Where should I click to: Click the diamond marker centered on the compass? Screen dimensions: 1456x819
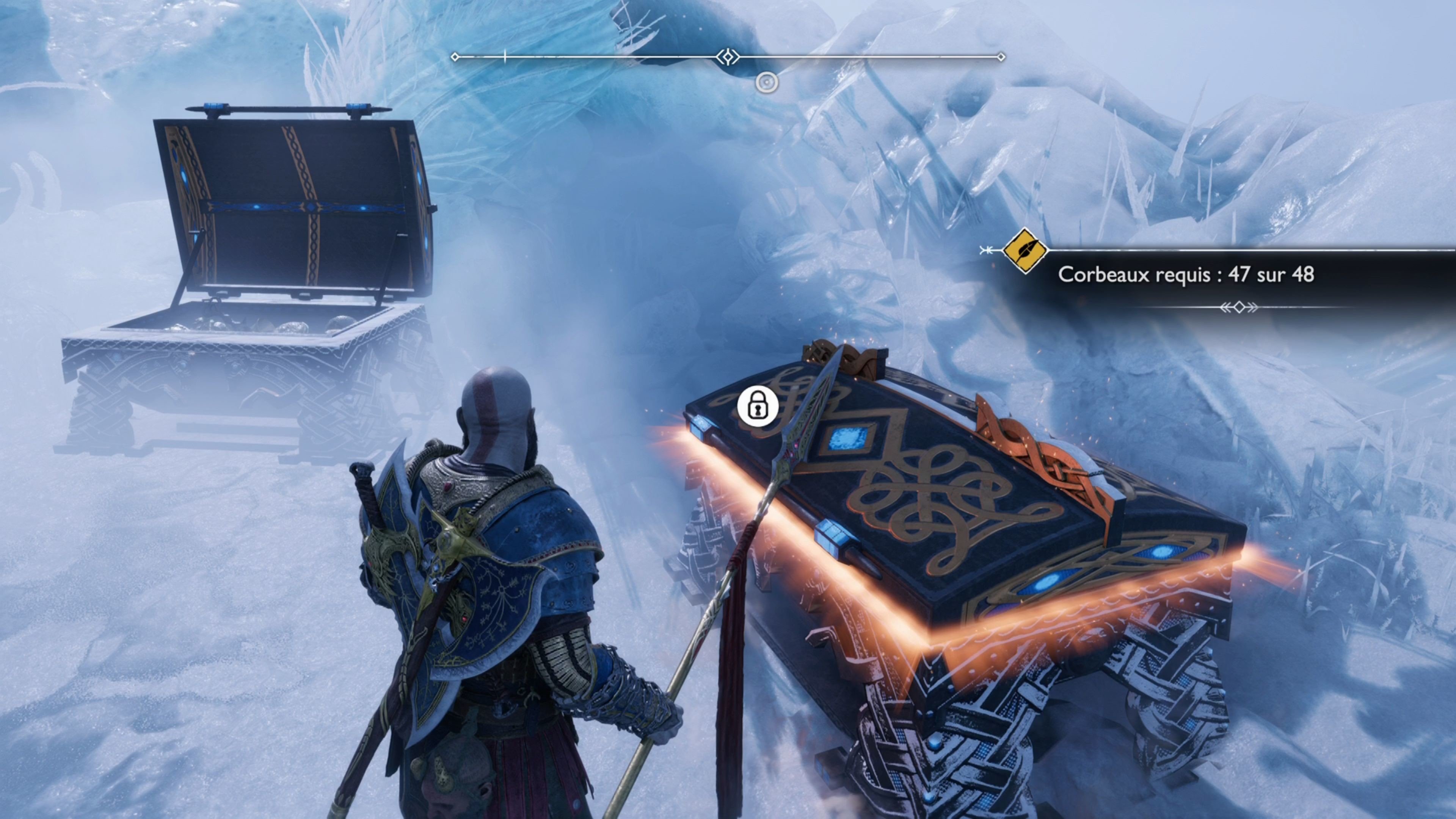point(728,56)
